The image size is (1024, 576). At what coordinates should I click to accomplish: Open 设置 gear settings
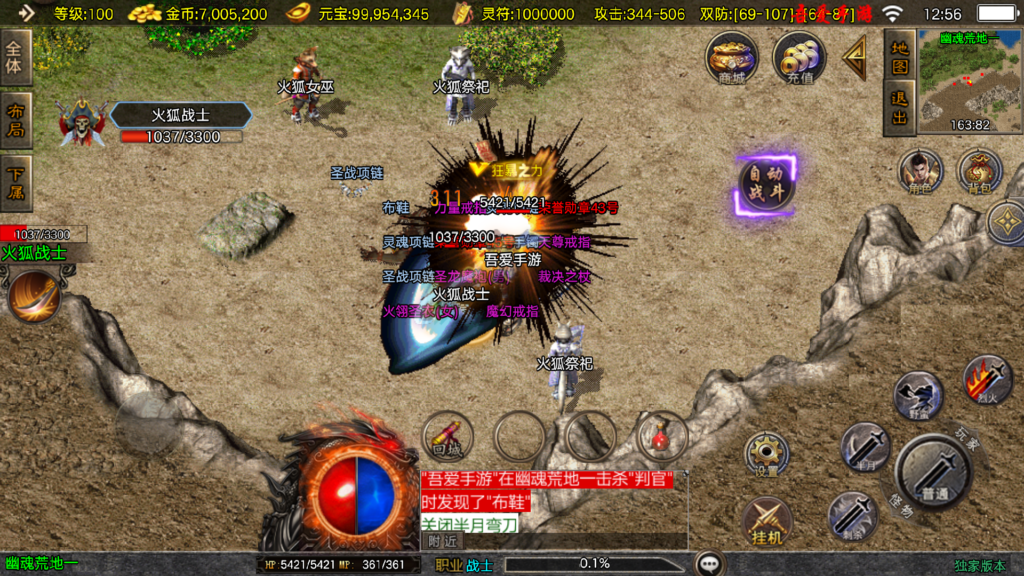click(x=766, y=455)
